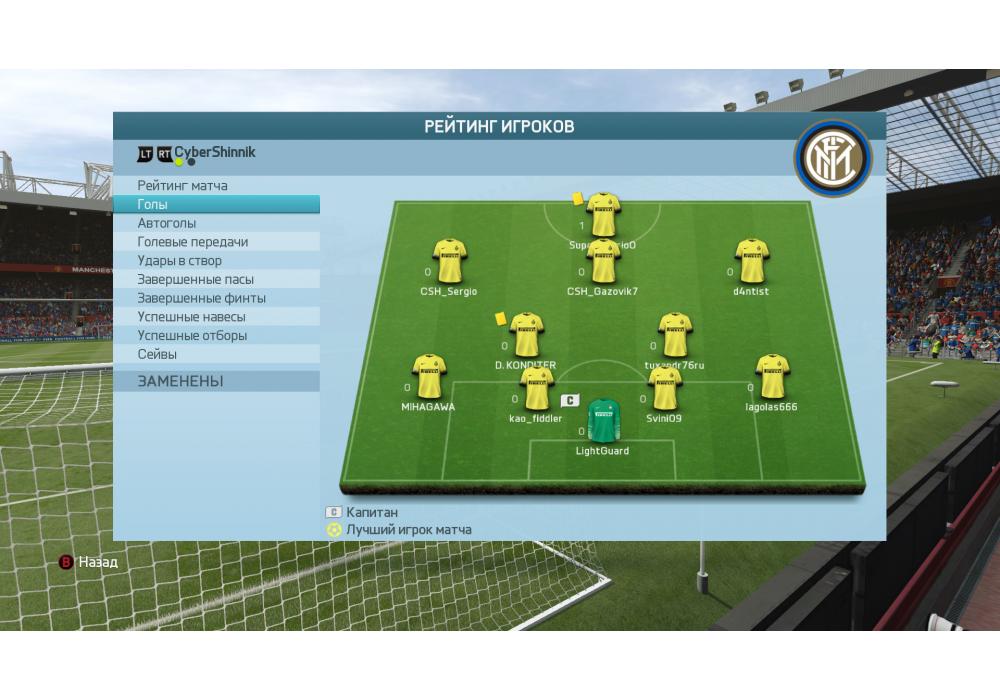This screenshot has width=1000, height=700.
Task: Pick player CSH_Sergio's shirt
Action: (x=449, y=261)
